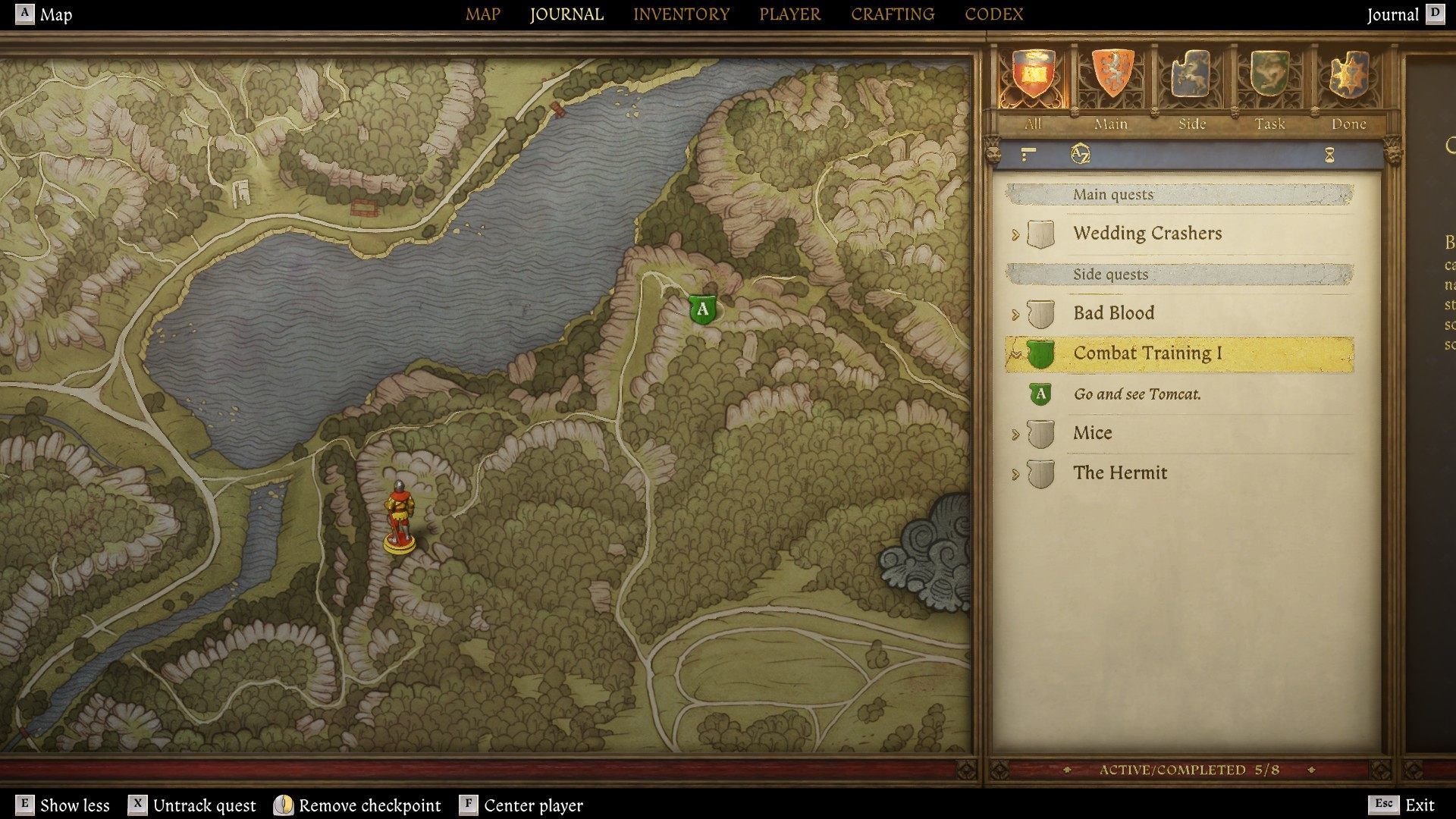The width and height of the screenshot is (1456, 819).
Task: Select the Journal tab
Action: (x=566, y=14)
